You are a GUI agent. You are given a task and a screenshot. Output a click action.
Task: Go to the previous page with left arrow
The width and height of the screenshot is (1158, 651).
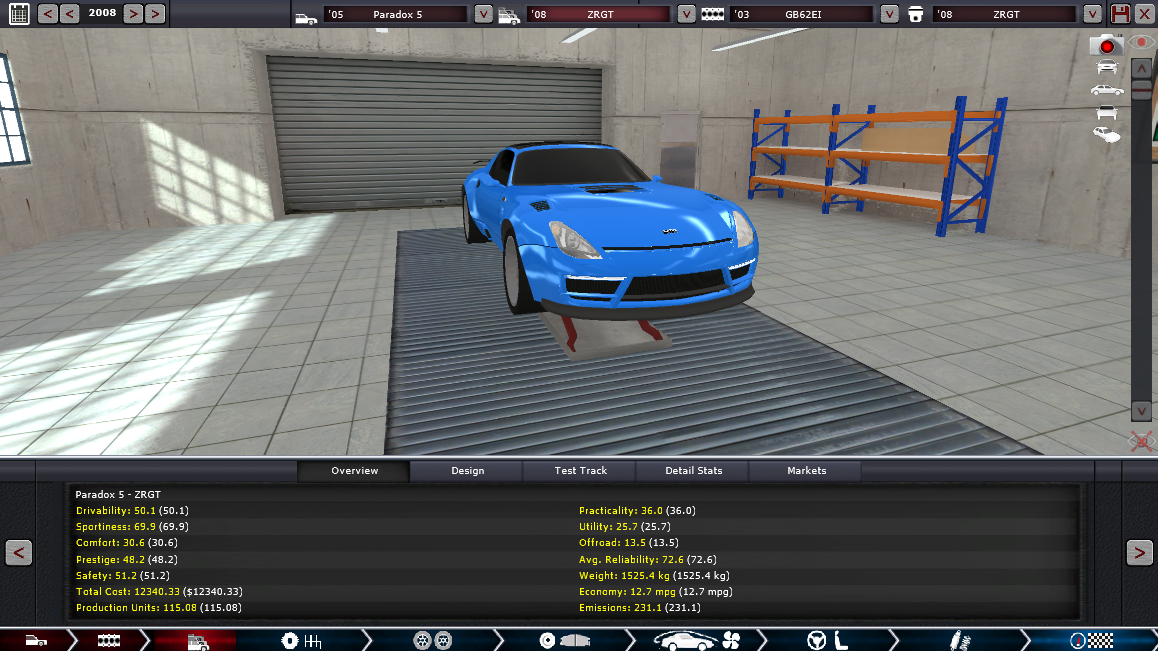coord(19,552)
